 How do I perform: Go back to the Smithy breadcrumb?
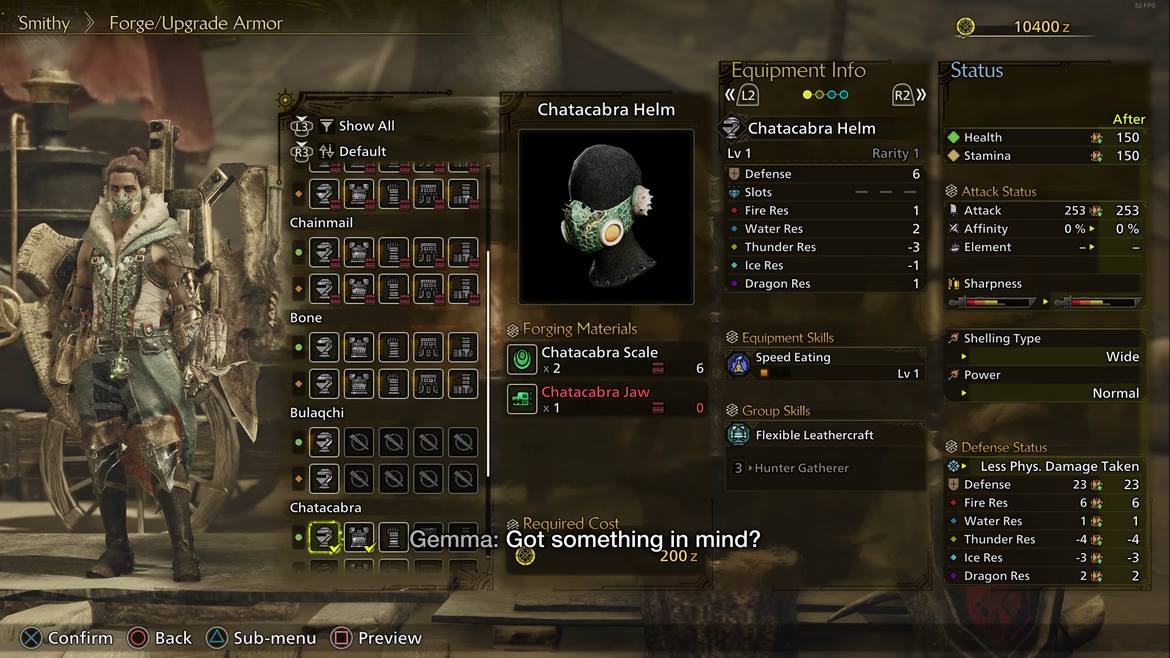(44, 23)
